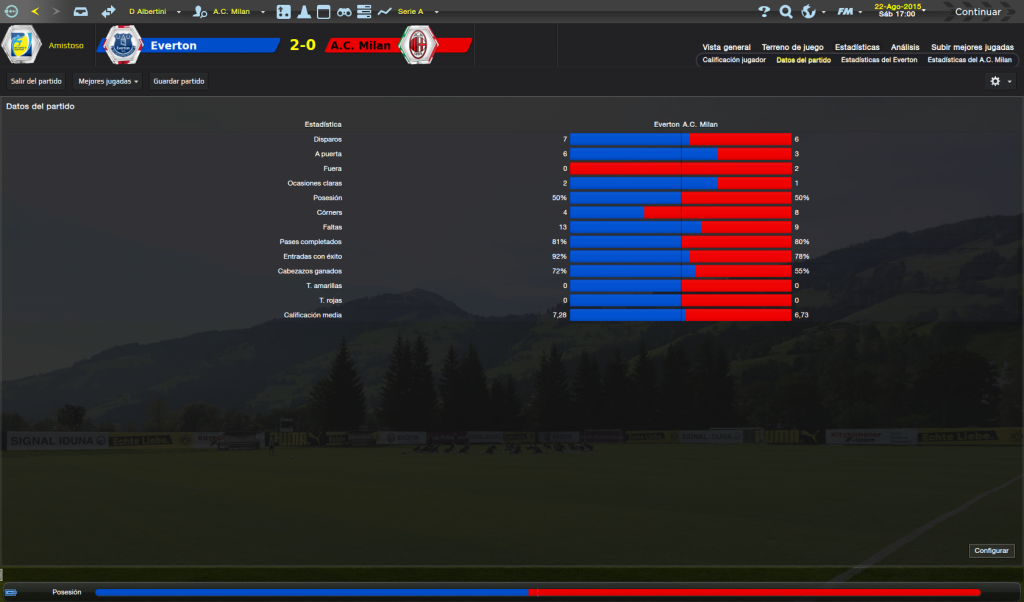Open Estadísticas del A.C. Milan sub-tab
The width and height of the screenshot is (1024, 602).
coord(970,60)
